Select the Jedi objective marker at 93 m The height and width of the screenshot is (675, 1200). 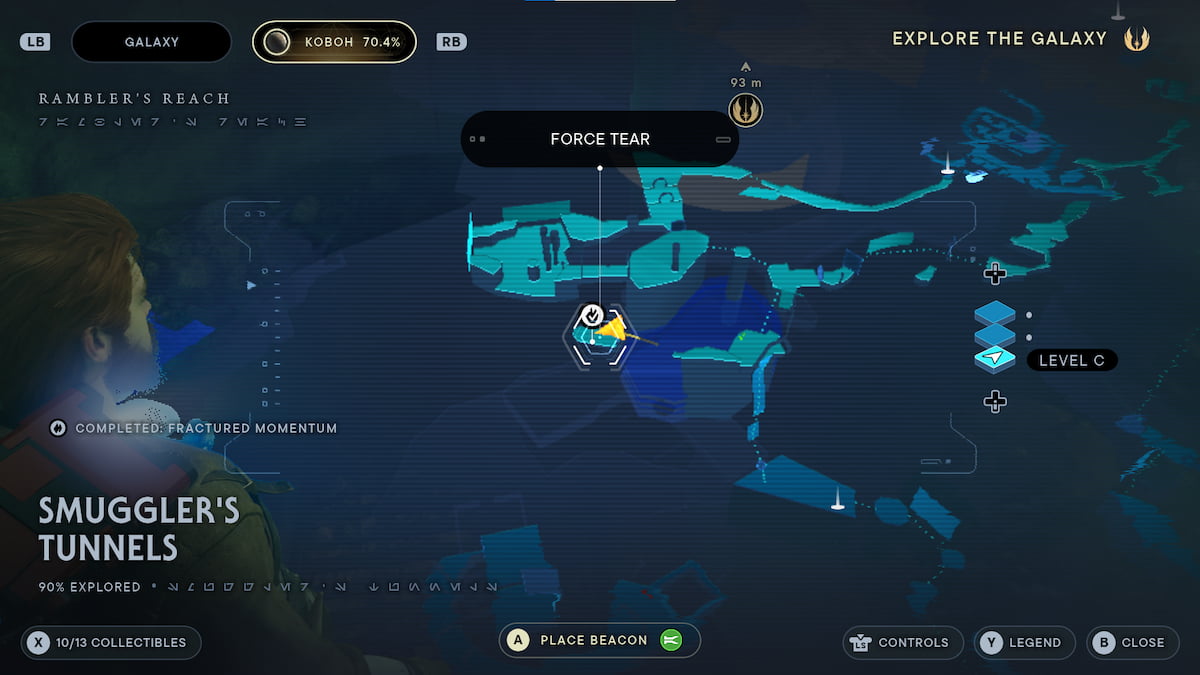pyautogui.click(x=746, y=109)
